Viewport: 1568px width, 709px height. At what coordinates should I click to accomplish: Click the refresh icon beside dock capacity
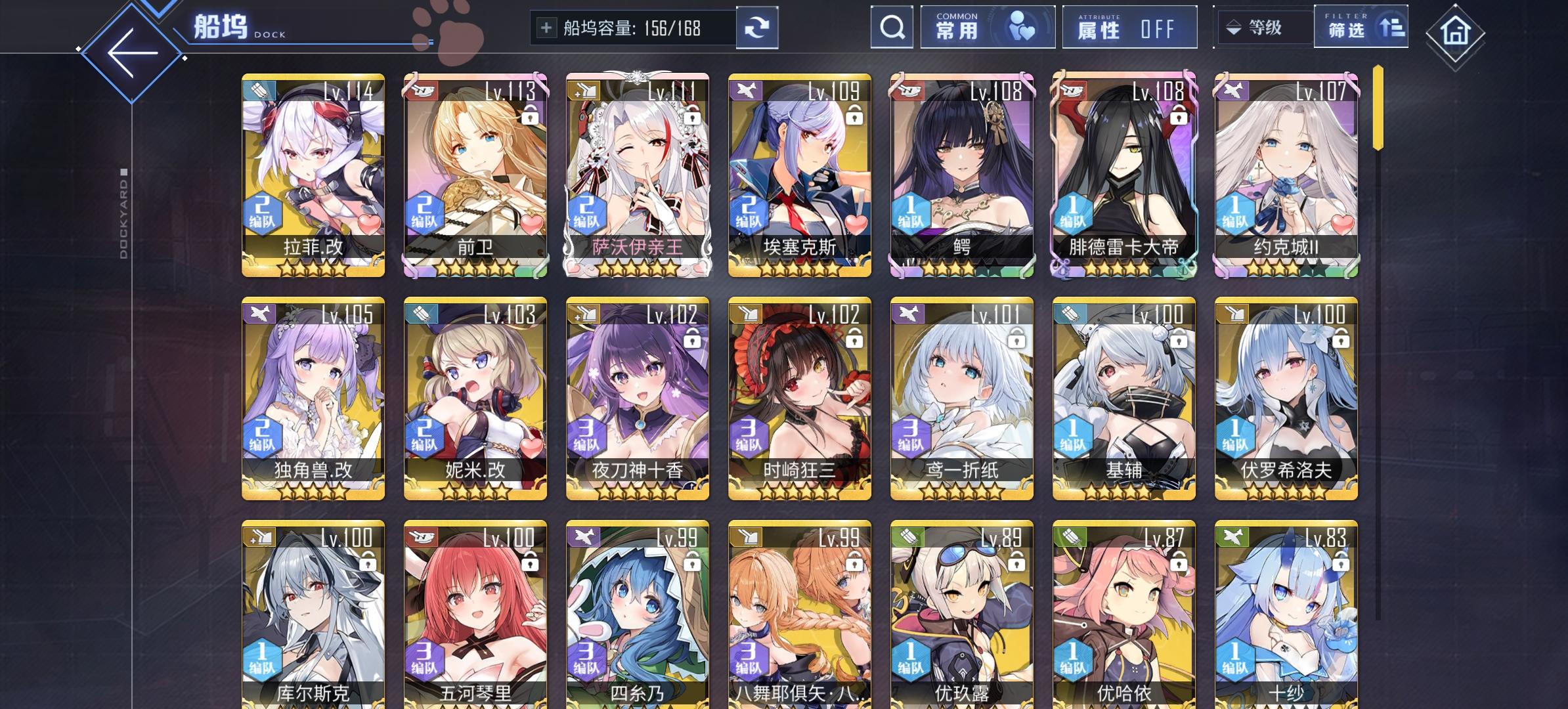[758, 27]
